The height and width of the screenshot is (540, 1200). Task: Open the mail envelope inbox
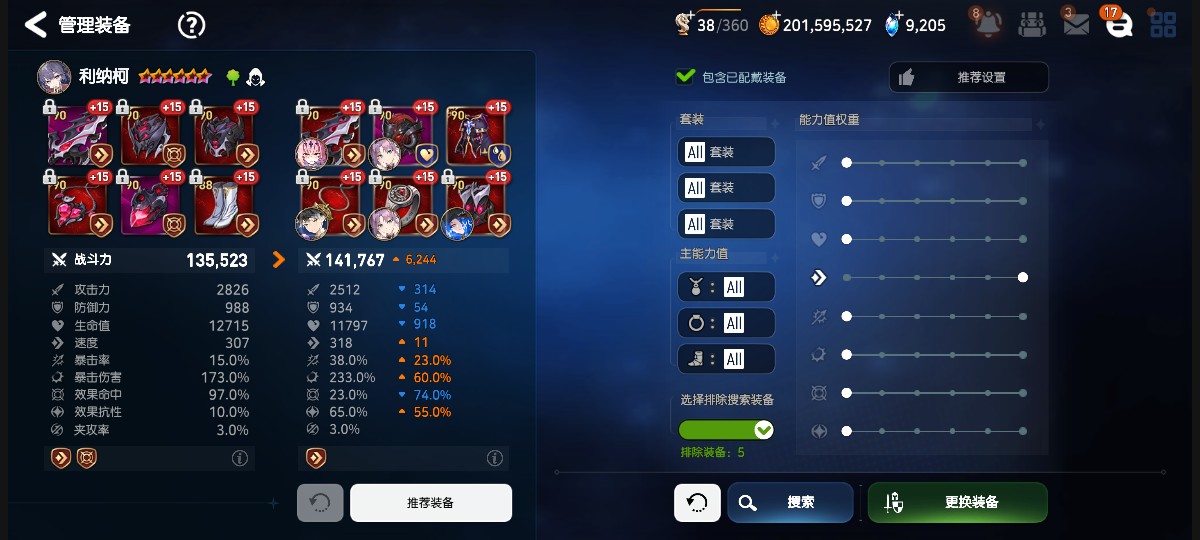coord(1075,25)
